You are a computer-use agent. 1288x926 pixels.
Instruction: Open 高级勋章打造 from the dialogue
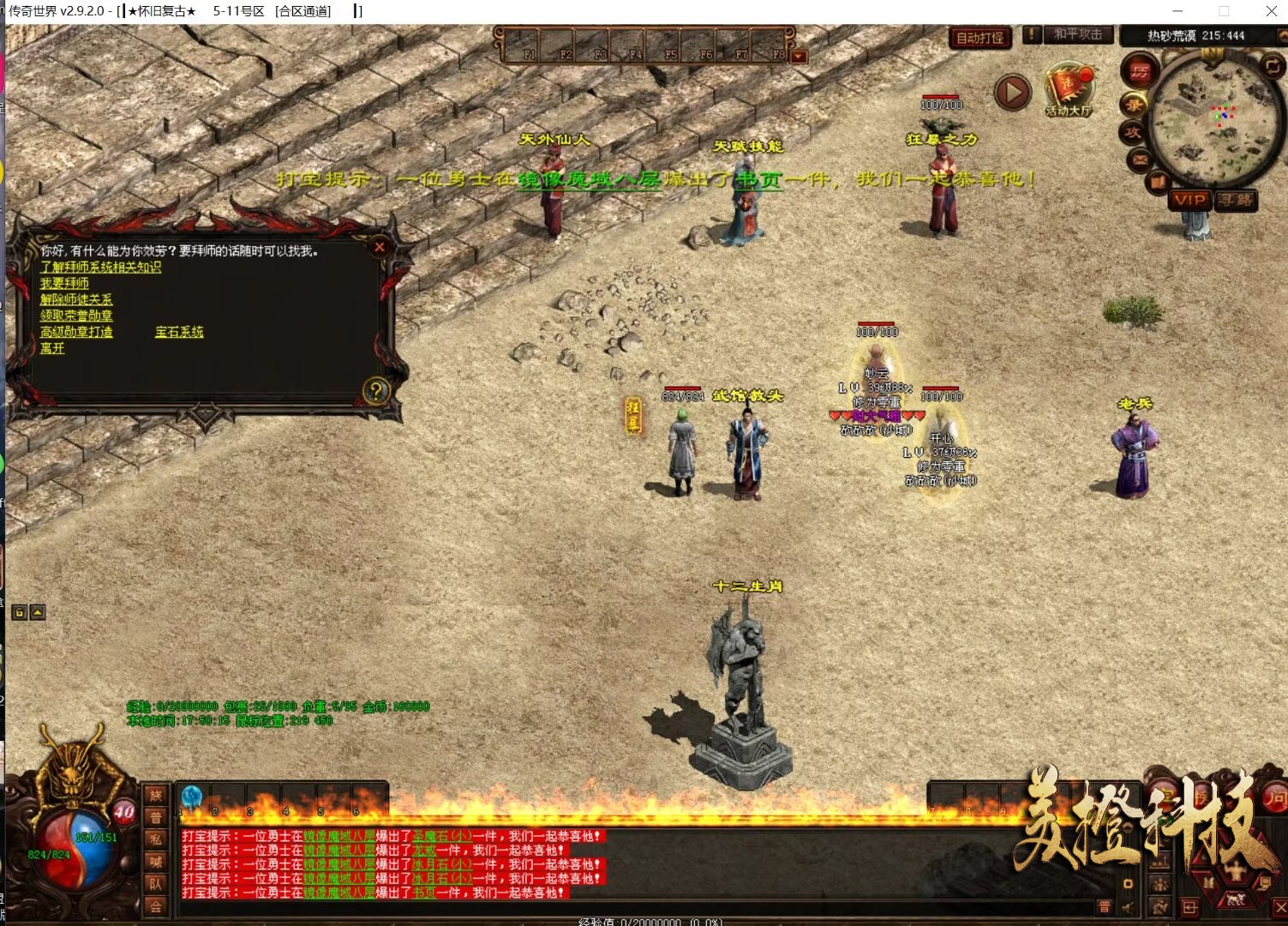coord(76,332)
